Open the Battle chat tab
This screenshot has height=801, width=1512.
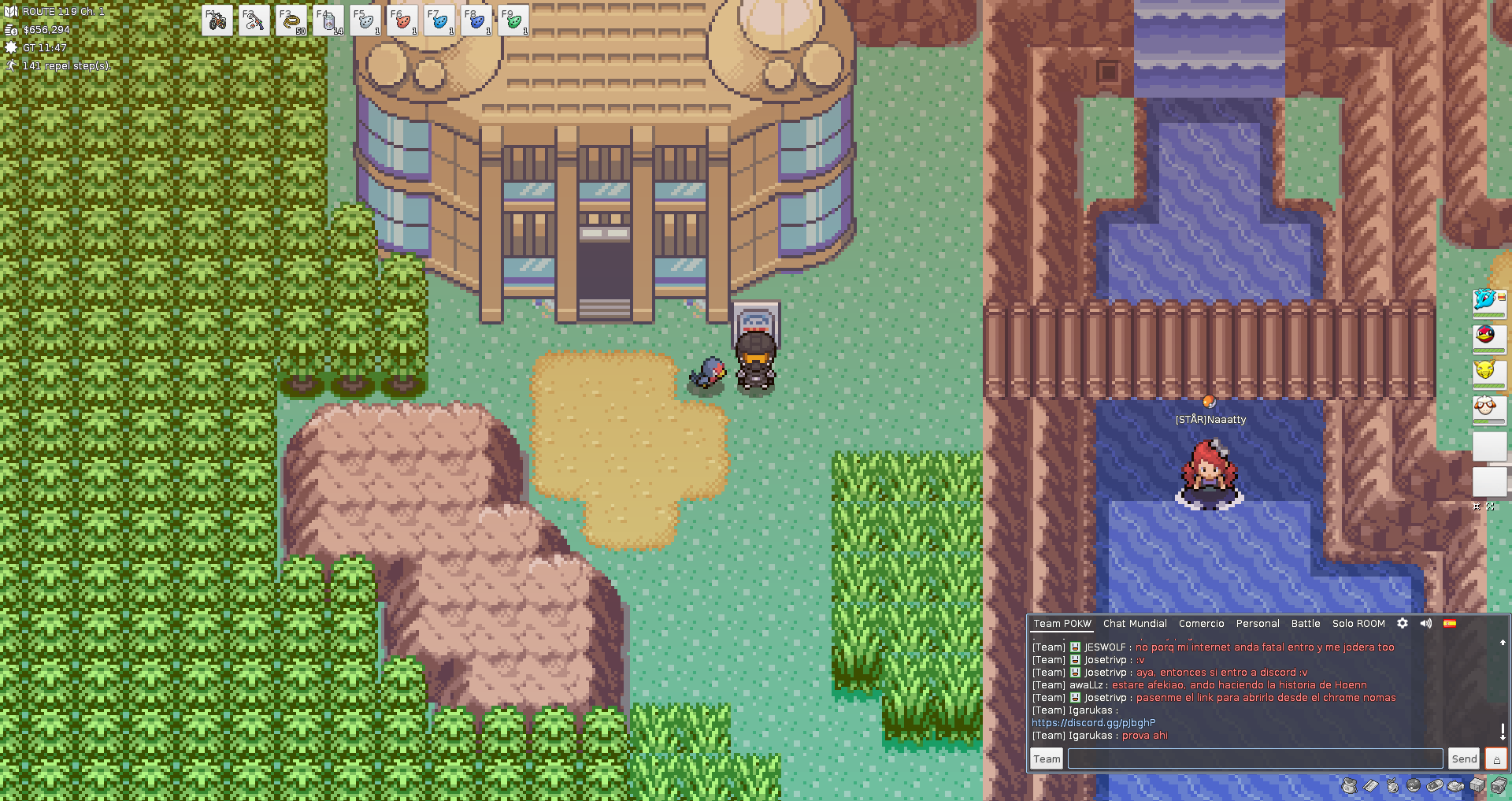click(x=1306, y=623)
